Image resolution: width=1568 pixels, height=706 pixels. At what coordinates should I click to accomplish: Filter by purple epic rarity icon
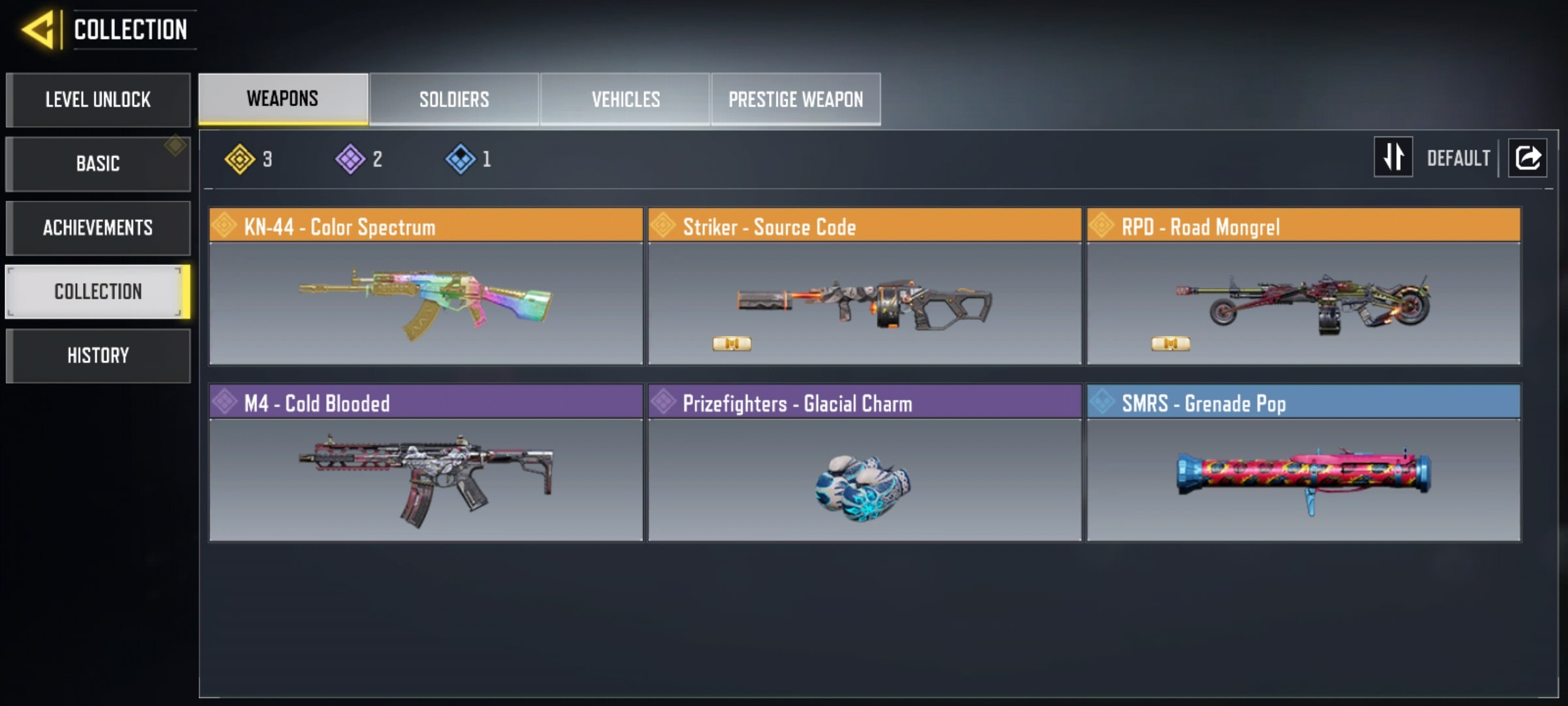tap(350, 159)
